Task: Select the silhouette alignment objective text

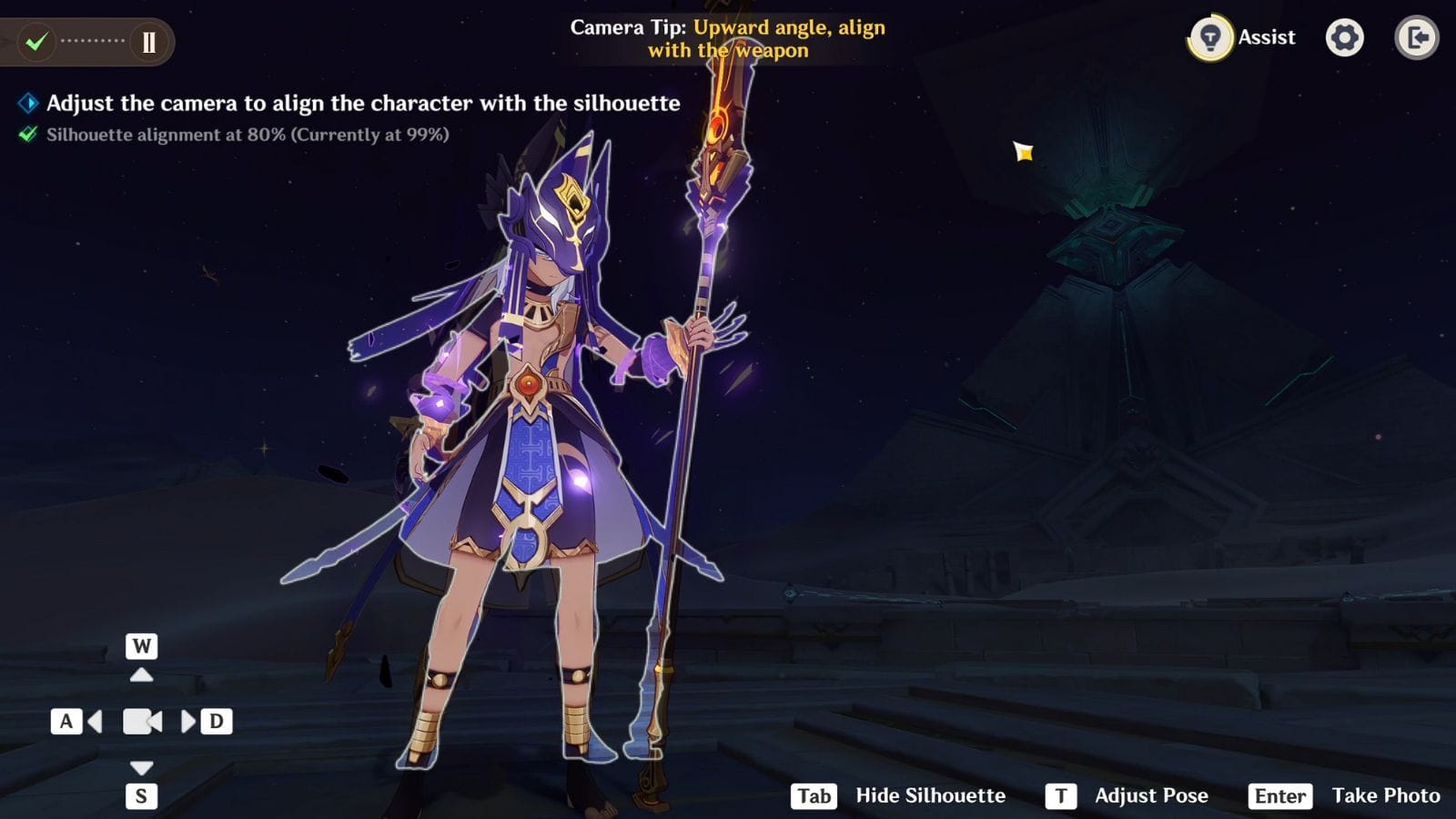Action: (x=248, y=135)
